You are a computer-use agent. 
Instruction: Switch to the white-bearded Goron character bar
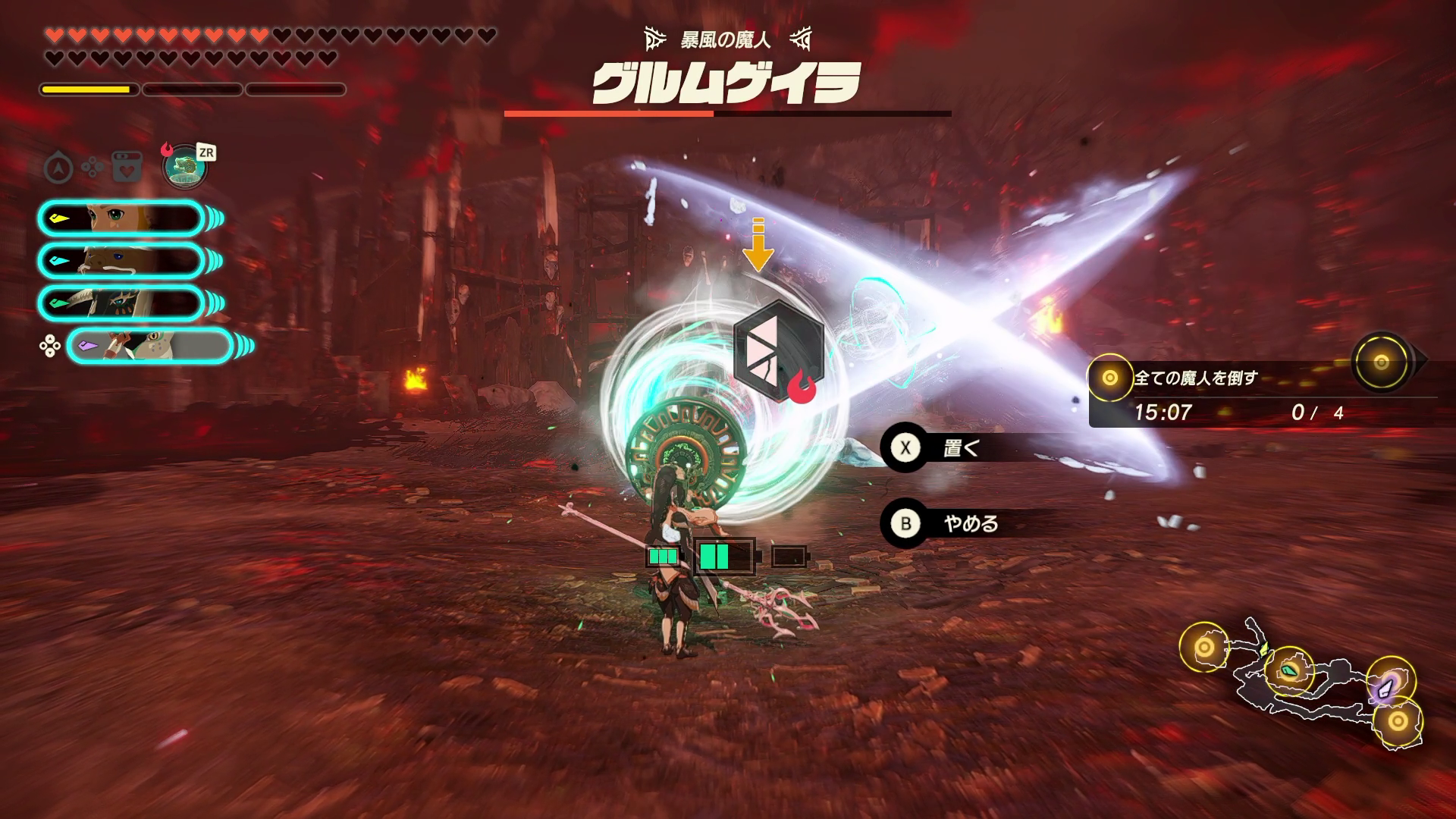pos(121,261)
